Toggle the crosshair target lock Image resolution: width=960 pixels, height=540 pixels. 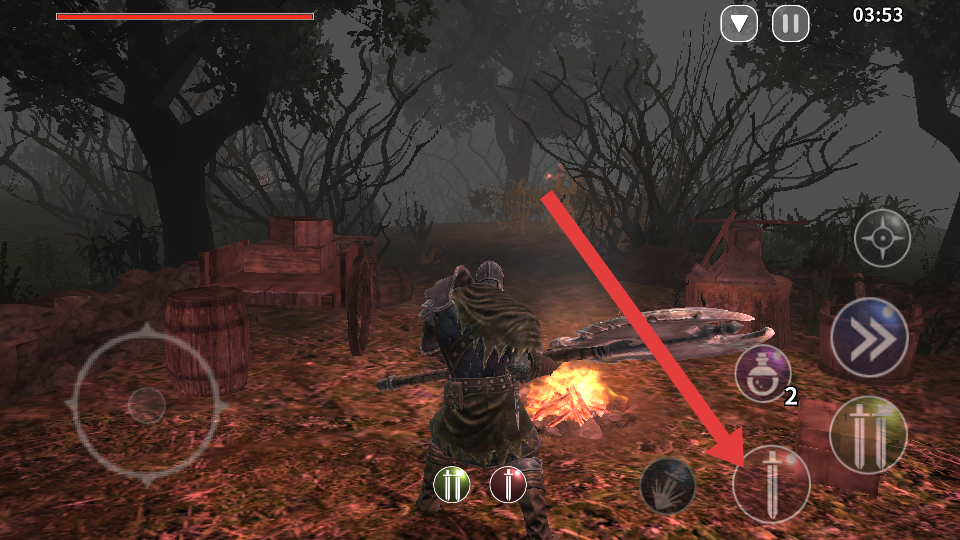pos(882,238)
